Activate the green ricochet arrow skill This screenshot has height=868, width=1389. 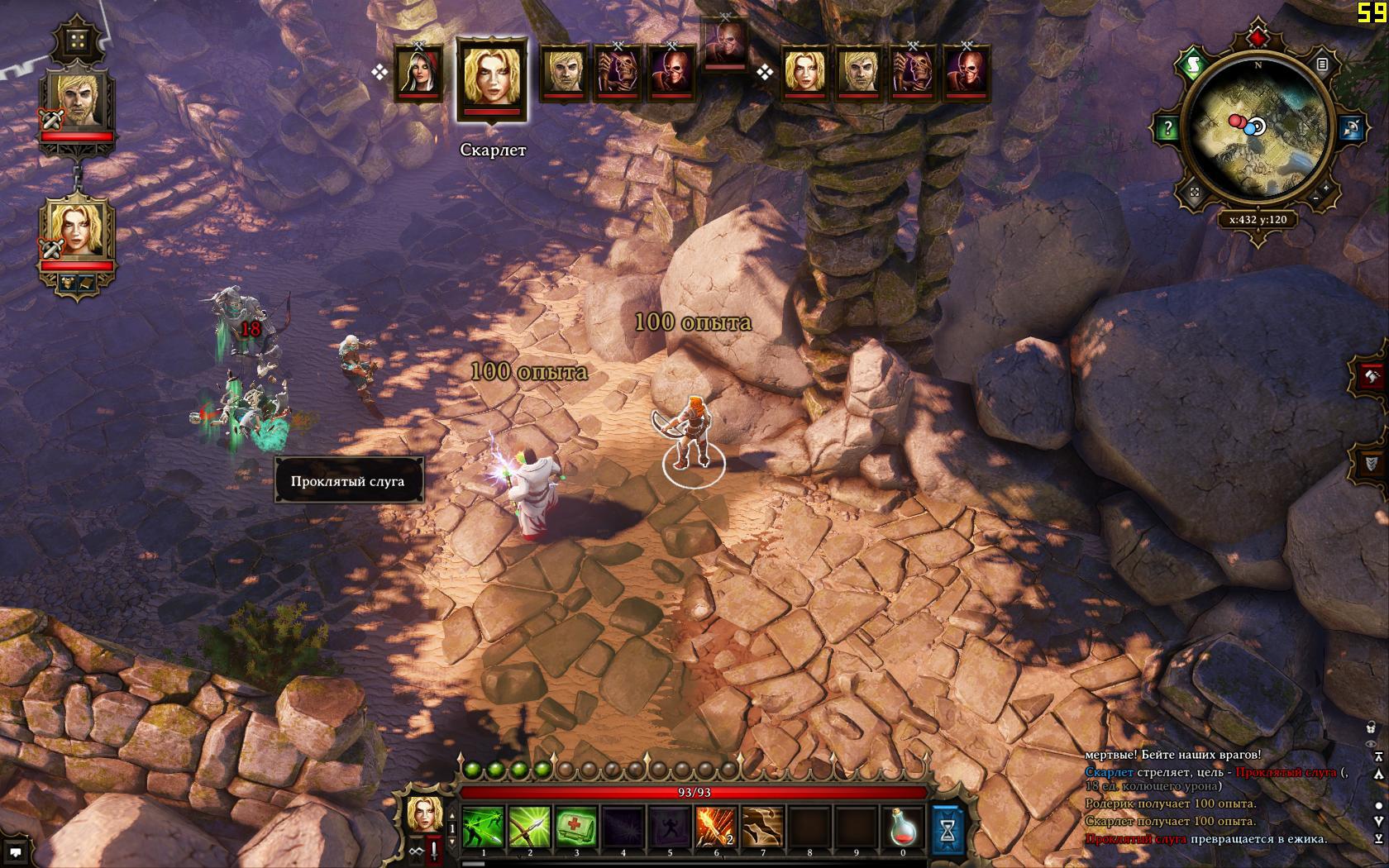click(484, 827)
